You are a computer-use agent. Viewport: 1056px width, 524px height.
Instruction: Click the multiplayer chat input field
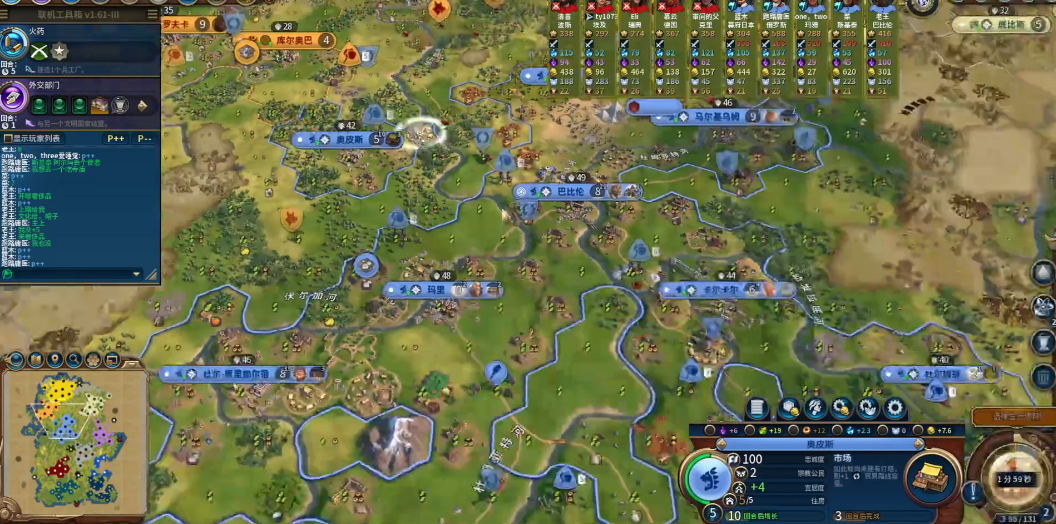pyautogui.click(x=70, y=273)
